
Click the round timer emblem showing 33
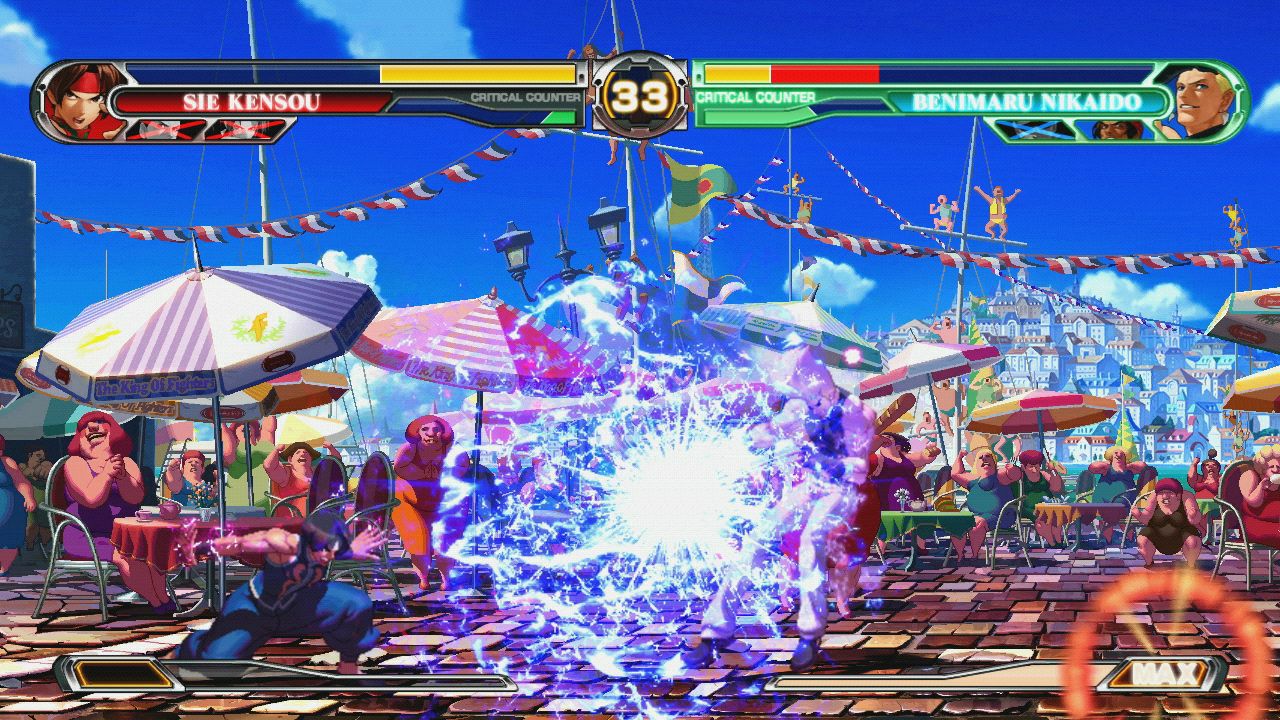pos(639,96)
